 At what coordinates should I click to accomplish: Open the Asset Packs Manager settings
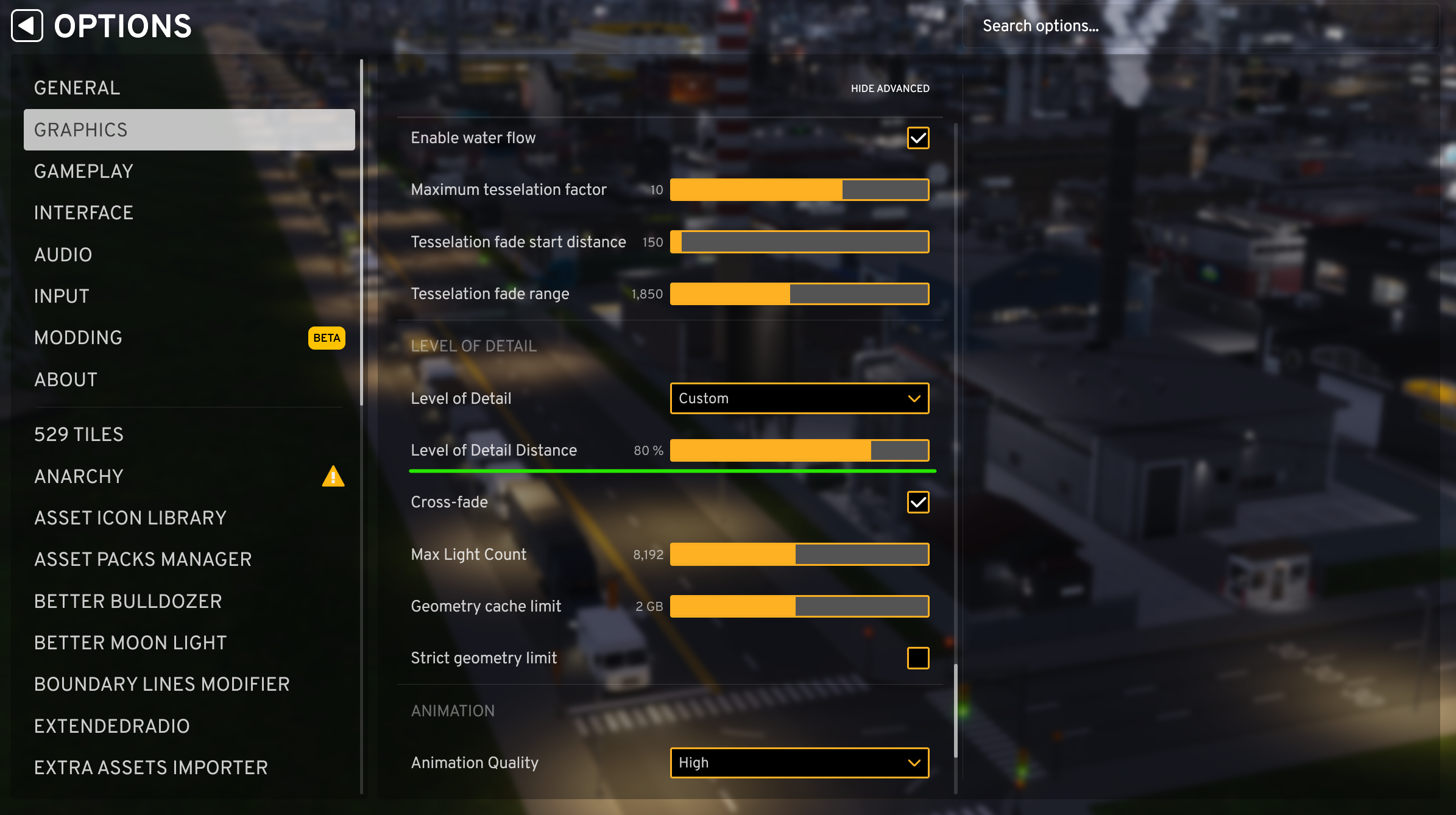(143, 559)
